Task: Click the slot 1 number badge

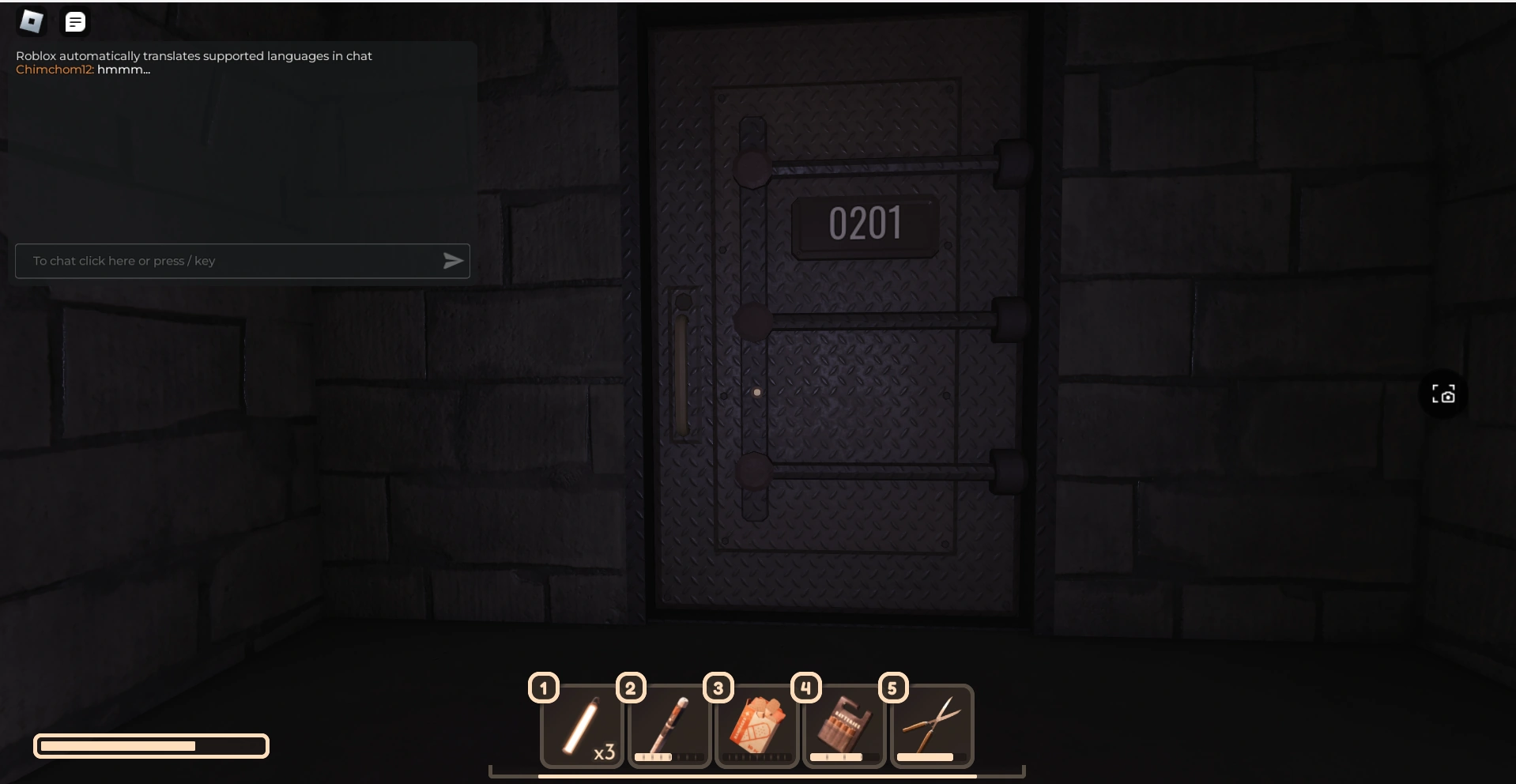Action: click(x=543, y=688)
